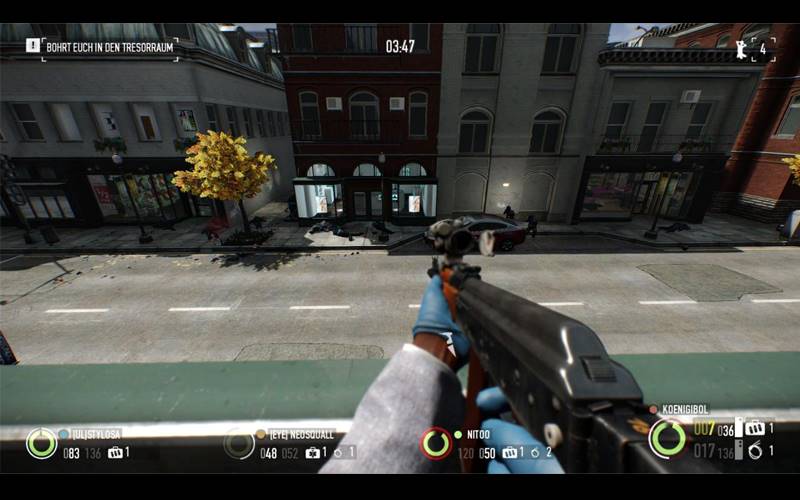Select teammate NITOO's health ring
Viewport: 800px width, 500px height.
tap(436, 443)
